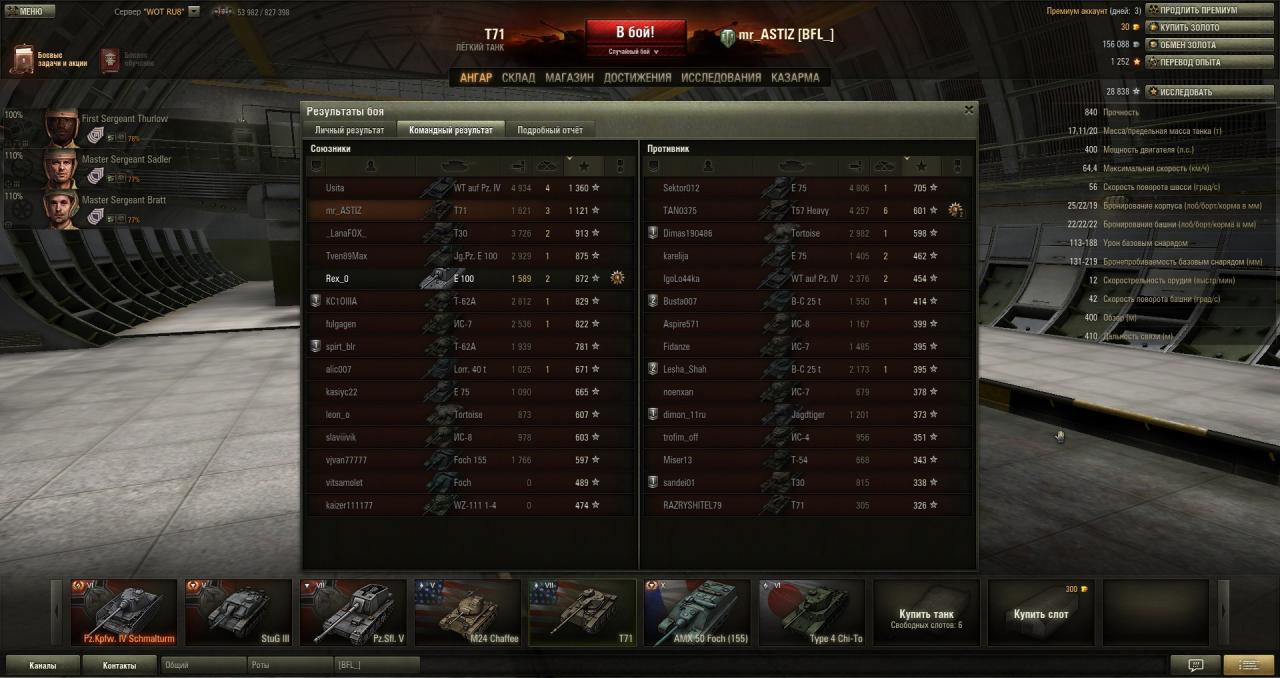Go to the КАЗАРМА section
Image resolution: width=1280 pixels, height=678 pixels.
click(795, 77)
